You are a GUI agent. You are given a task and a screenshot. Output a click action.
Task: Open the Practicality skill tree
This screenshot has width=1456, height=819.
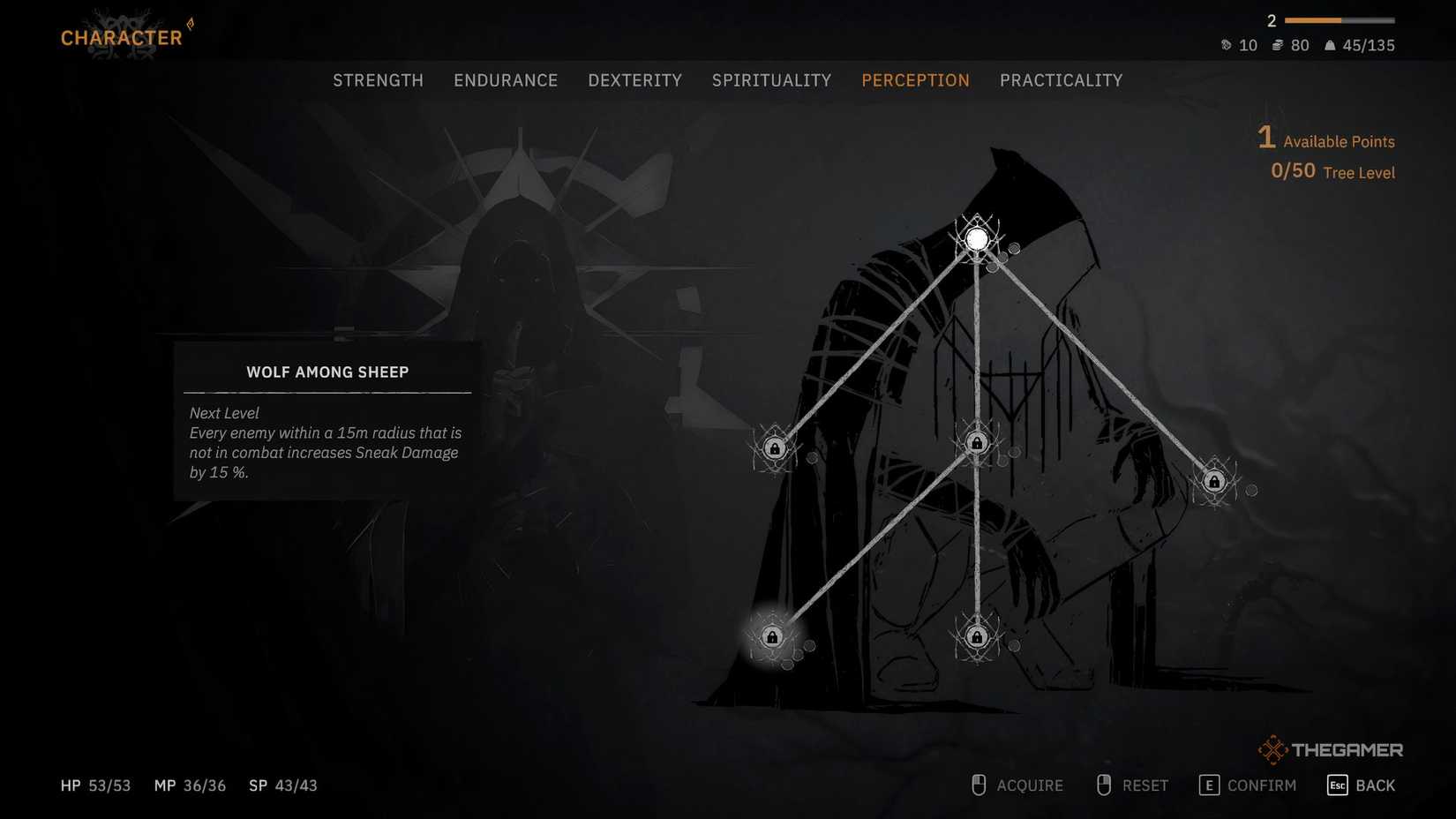tap(1062, 79)
